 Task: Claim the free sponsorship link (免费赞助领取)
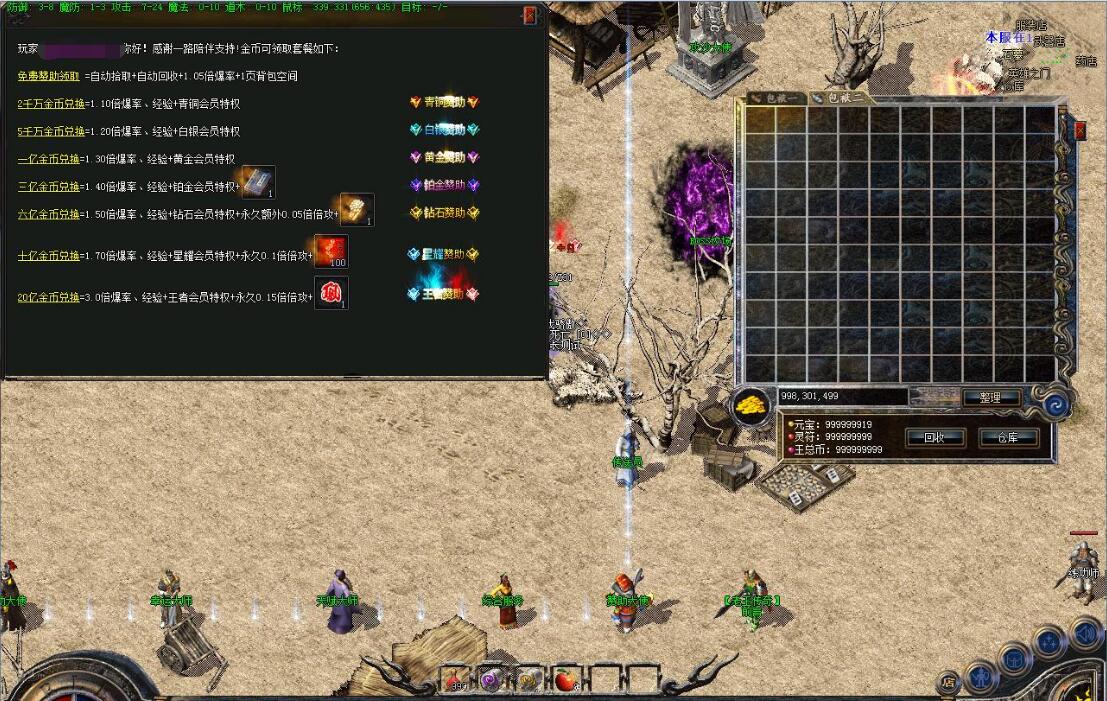(50, 76)
